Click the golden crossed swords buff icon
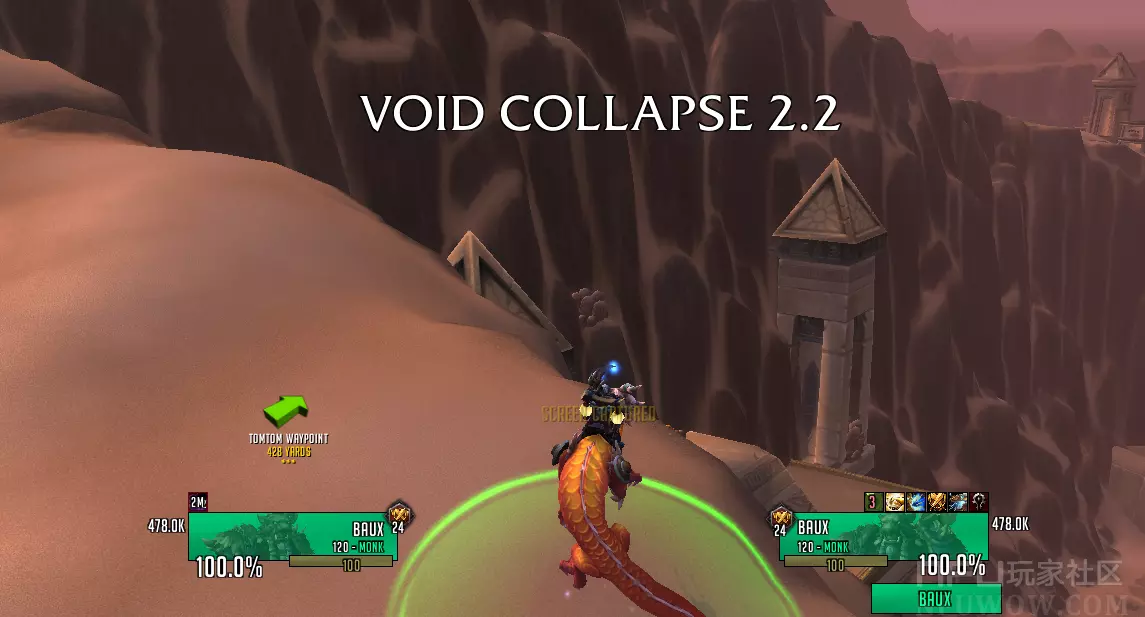The image size is (1145, 617). click(x=937, y=502)
